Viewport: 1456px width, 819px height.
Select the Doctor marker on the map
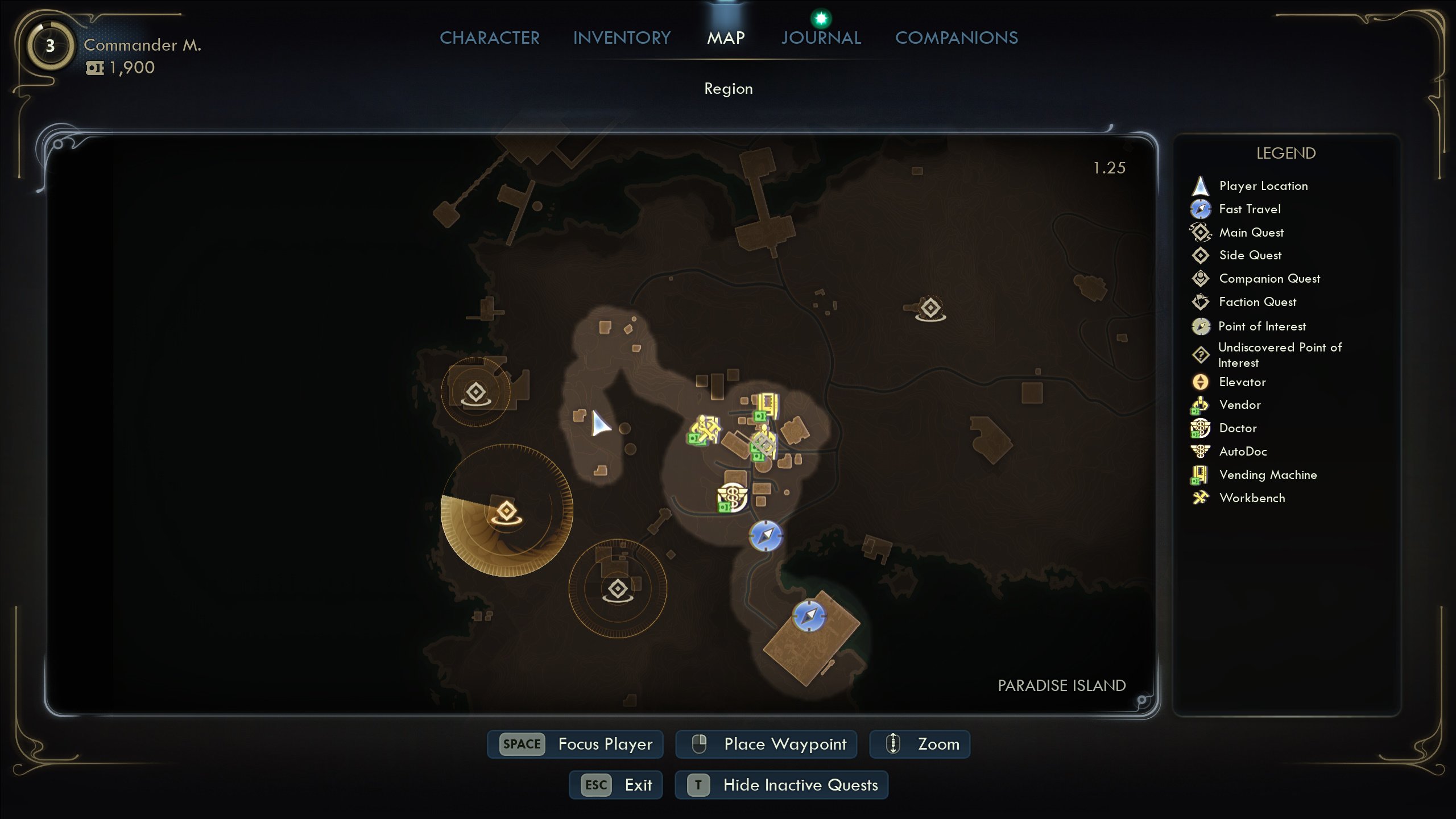pos(731,497)
